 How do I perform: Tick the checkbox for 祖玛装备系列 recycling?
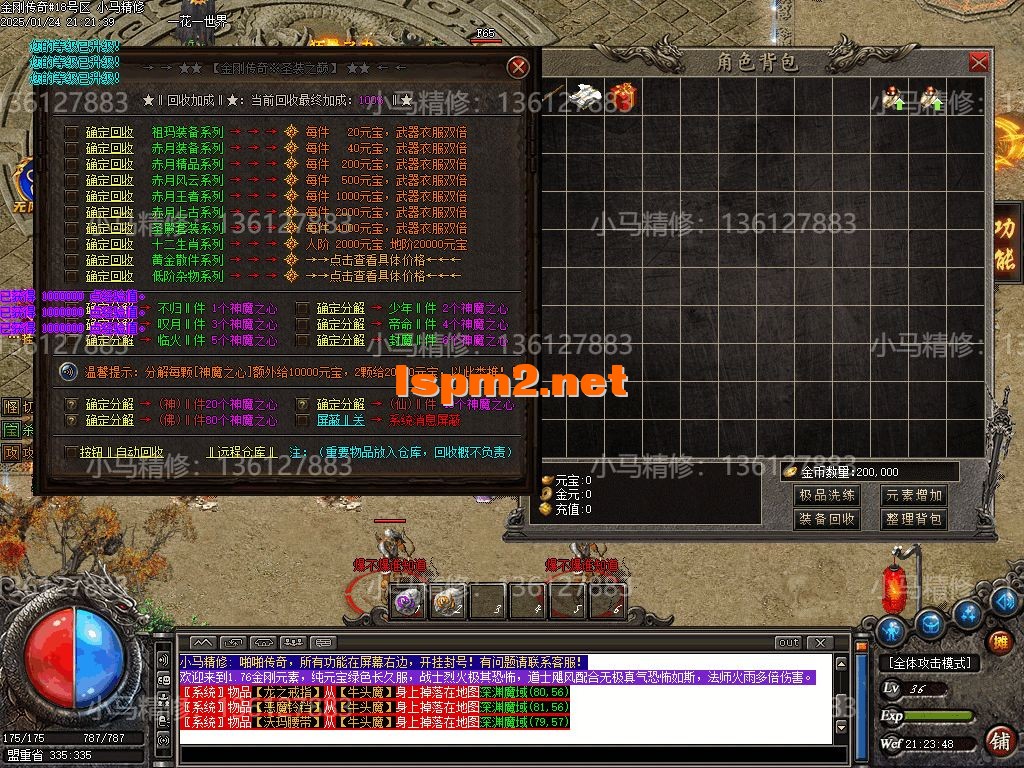(x=71, y=132)
